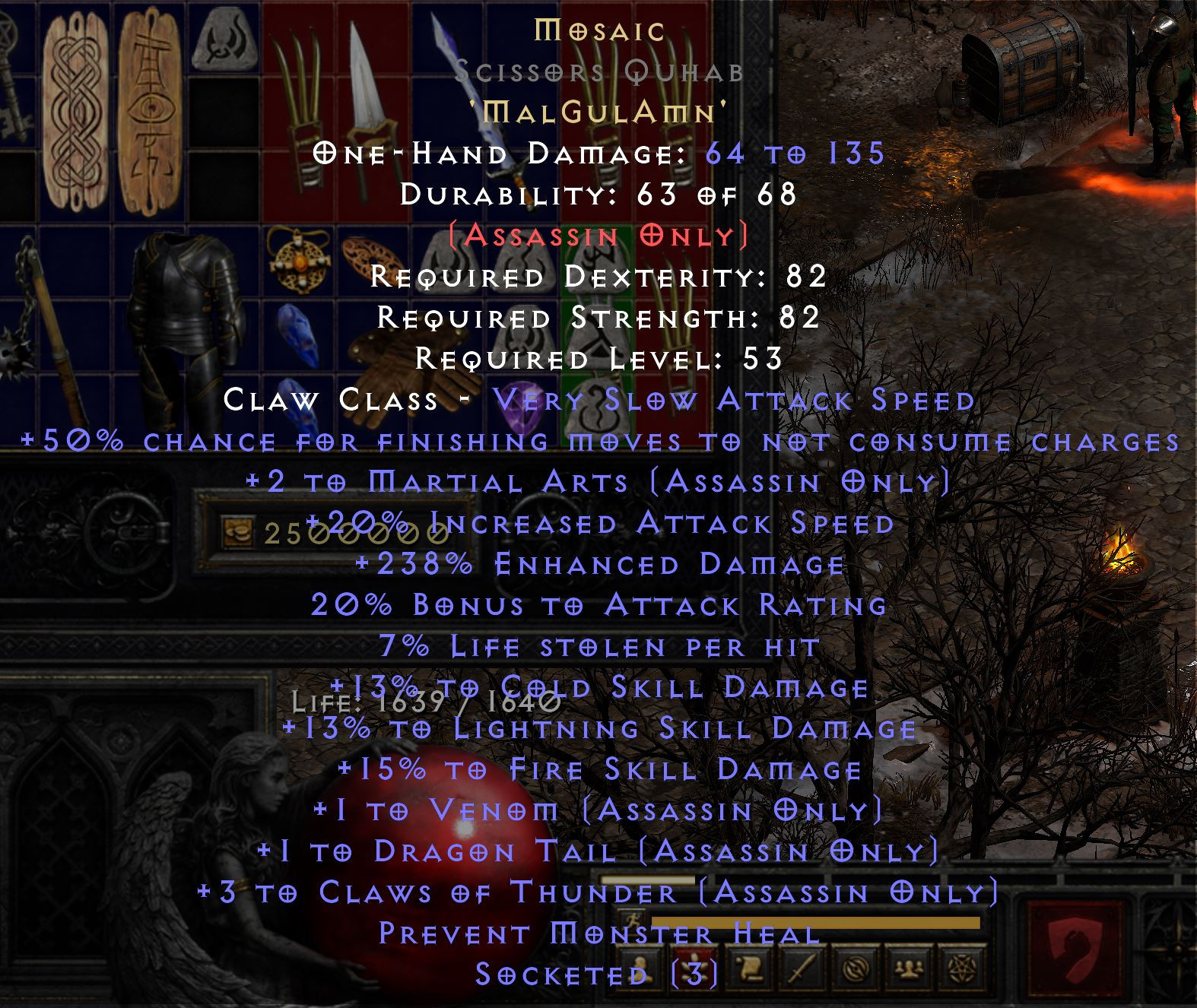Click the round emblem icon beside the sword icon

tap(858, 968)
